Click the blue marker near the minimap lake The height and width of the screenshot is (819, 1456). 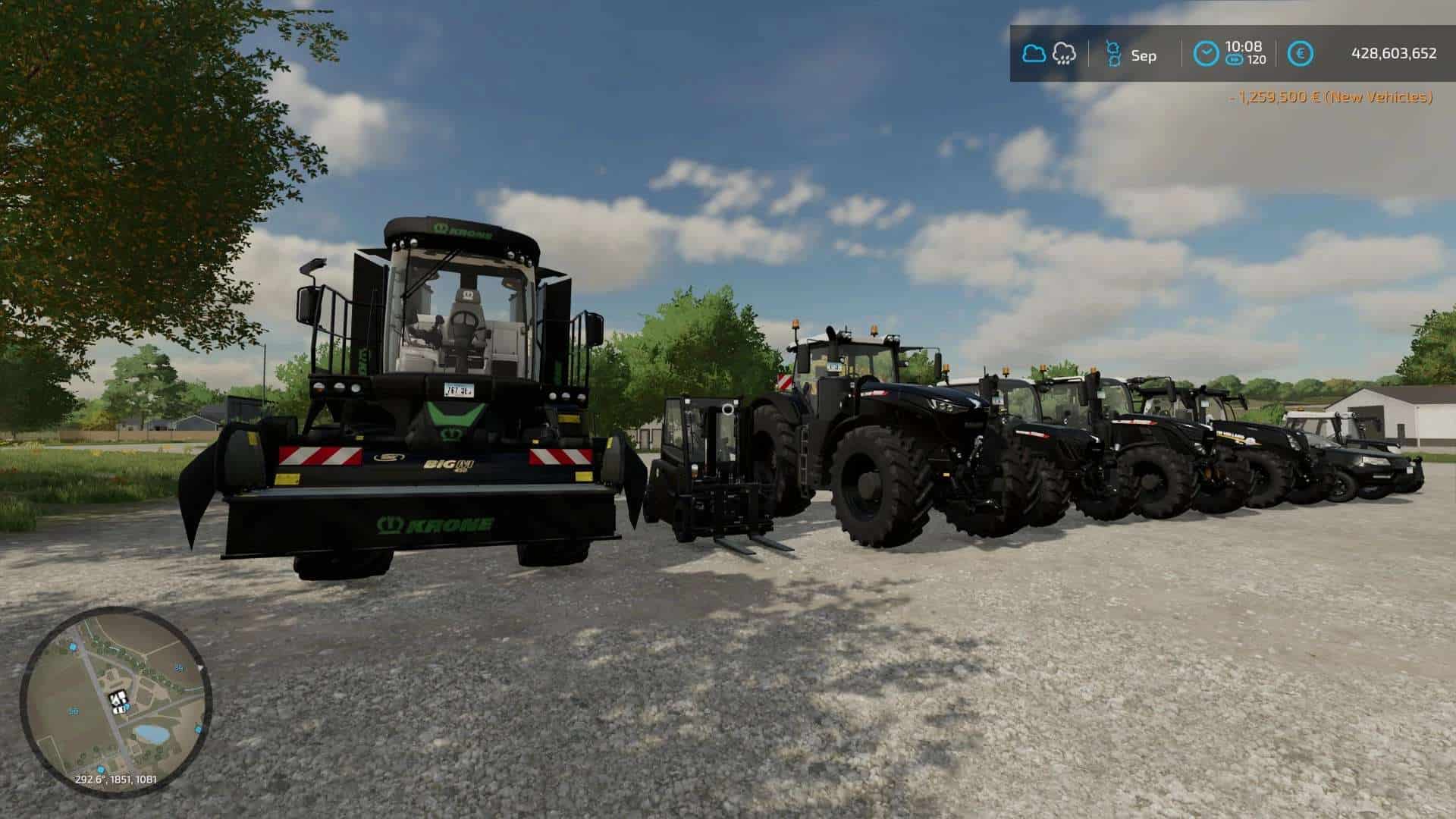[x=197, y=730]
